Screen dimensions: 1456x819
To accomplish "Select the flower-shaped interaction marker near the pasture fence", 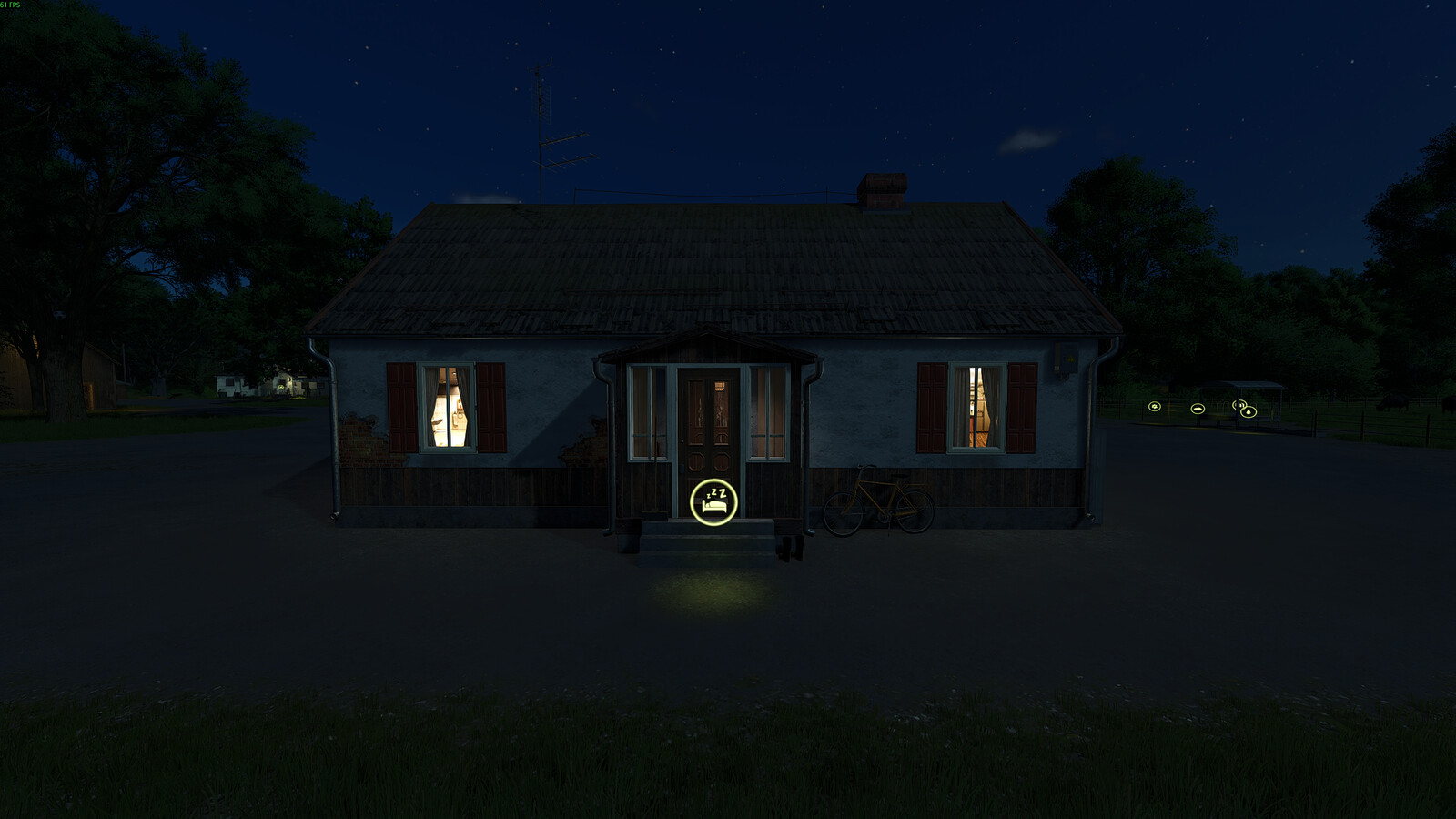I will coord(1154,406).
